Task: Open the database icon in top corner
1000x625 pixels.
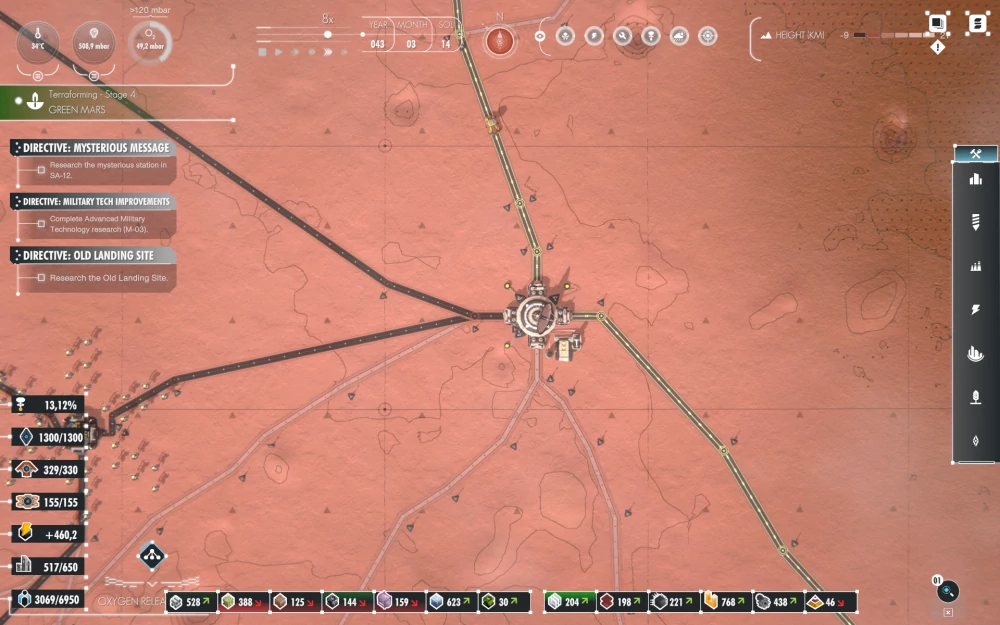Action: (x=977, y=23)
